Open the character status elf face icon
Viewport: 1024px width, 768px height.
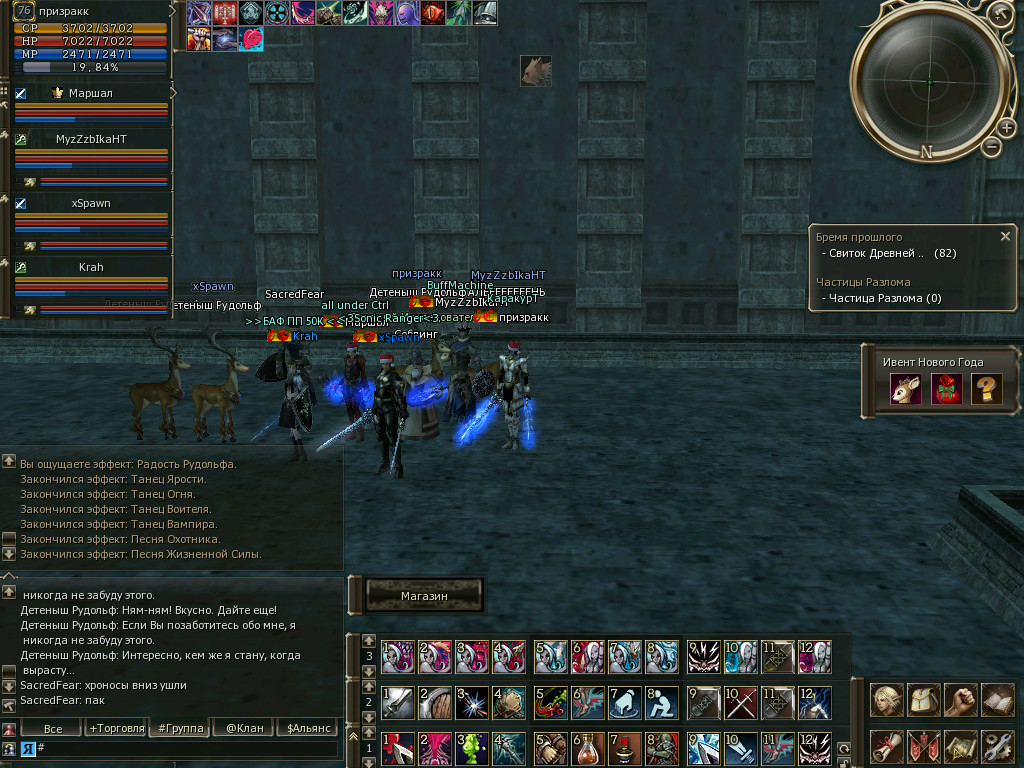click(x=886, y=700)
